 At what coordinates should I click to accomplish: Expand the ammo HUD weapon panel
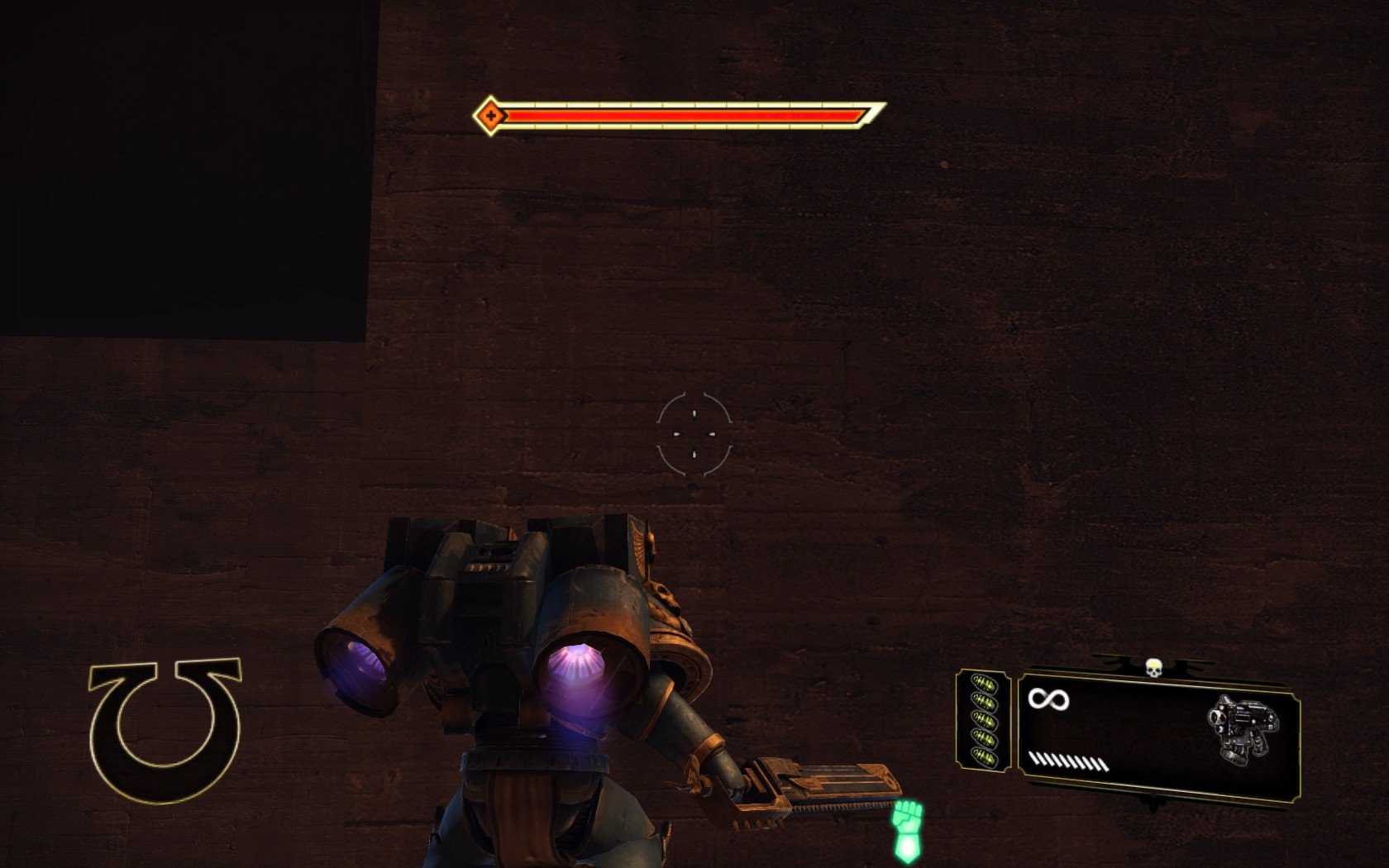pyautogui.click(x=1157, y=727)
